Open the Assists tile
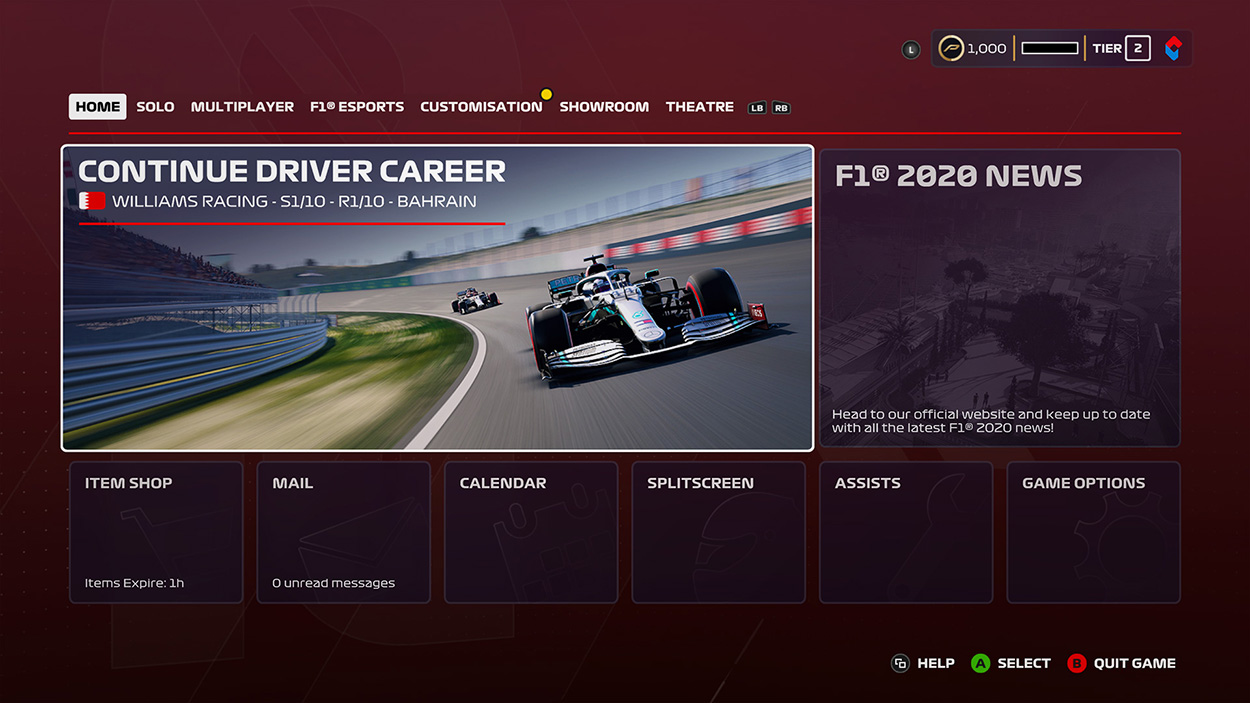 [x=906, y=532]
